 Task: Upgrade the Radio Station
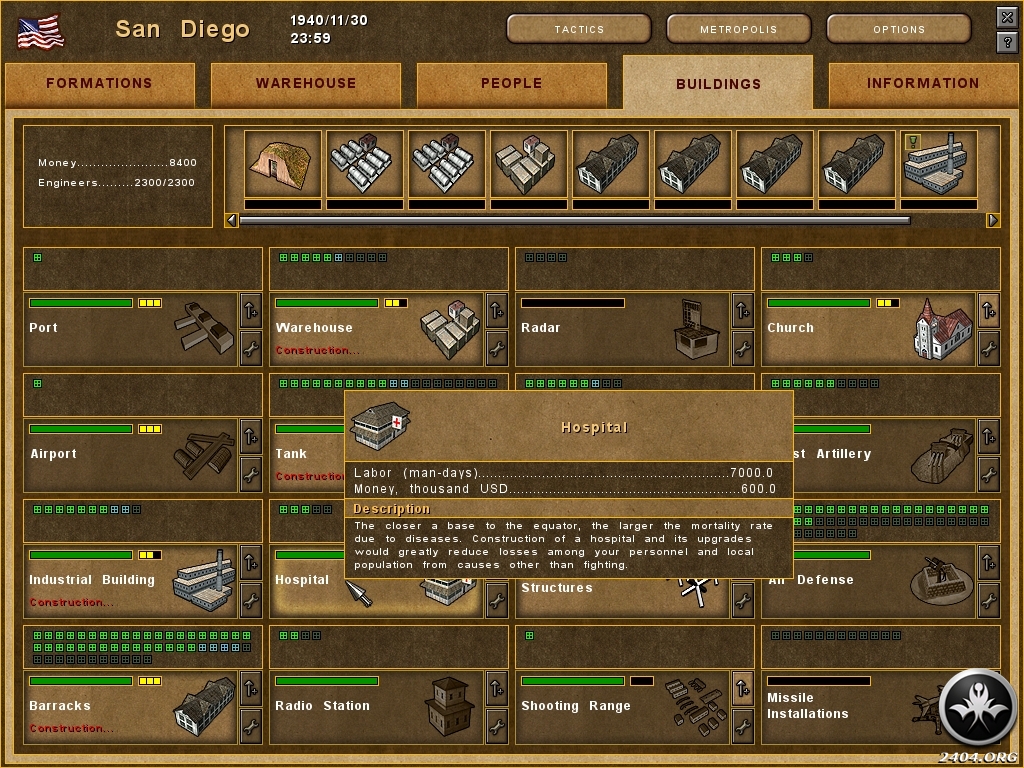(x=496, y=689)
